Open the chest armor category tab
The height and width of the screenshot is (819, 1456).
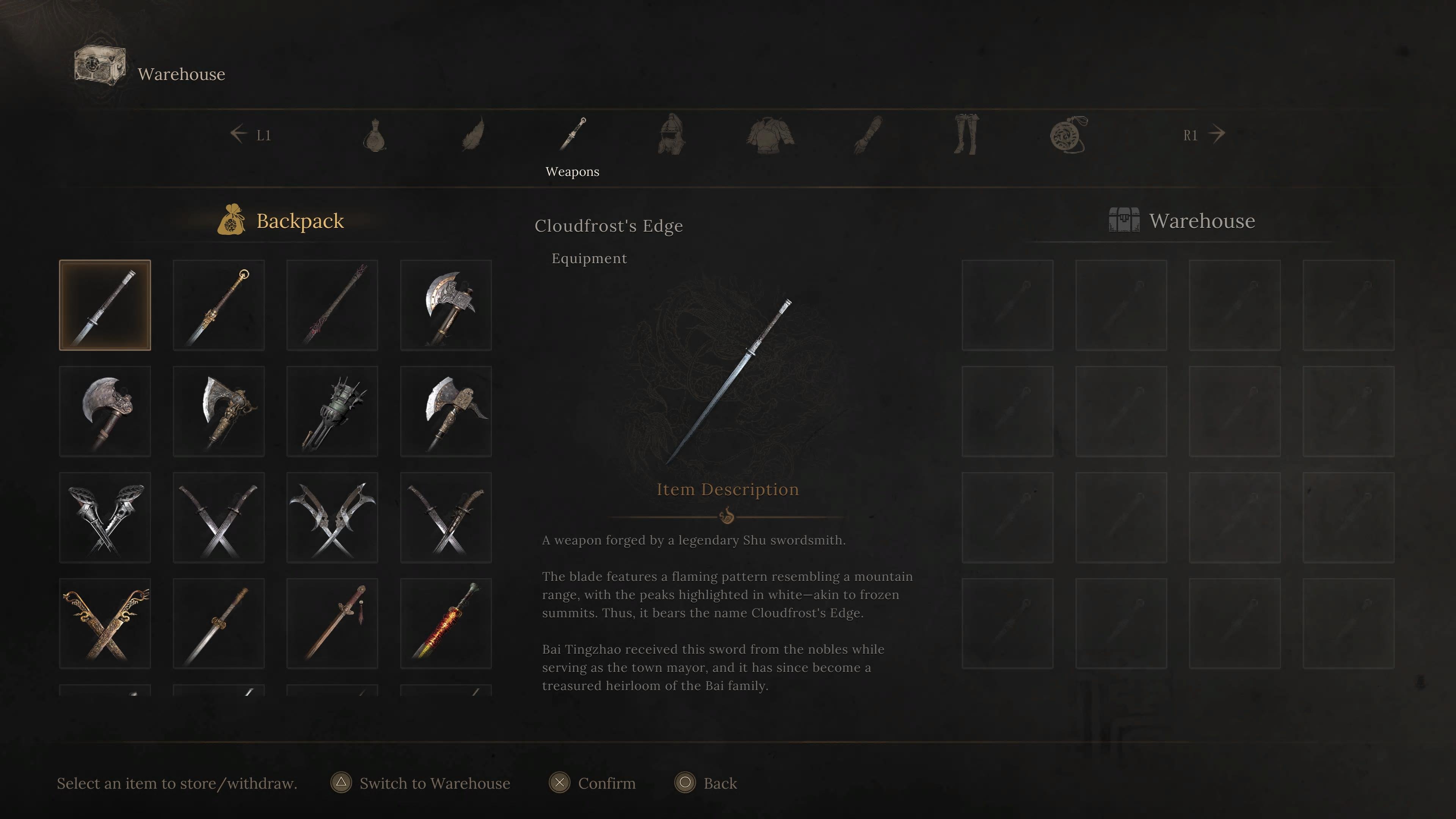pos(770,135)
